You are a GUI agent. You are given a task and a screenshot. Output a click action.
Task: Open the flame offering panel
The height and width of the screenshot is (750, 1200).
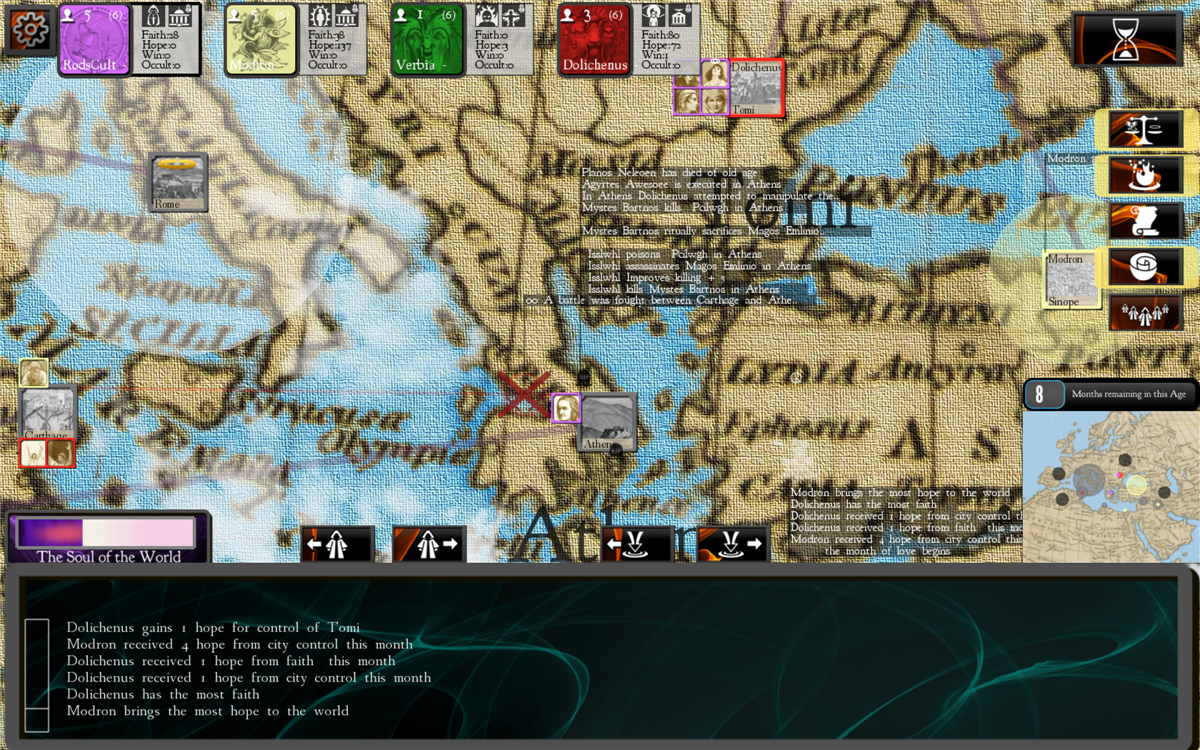click(x=1145, y=176)
